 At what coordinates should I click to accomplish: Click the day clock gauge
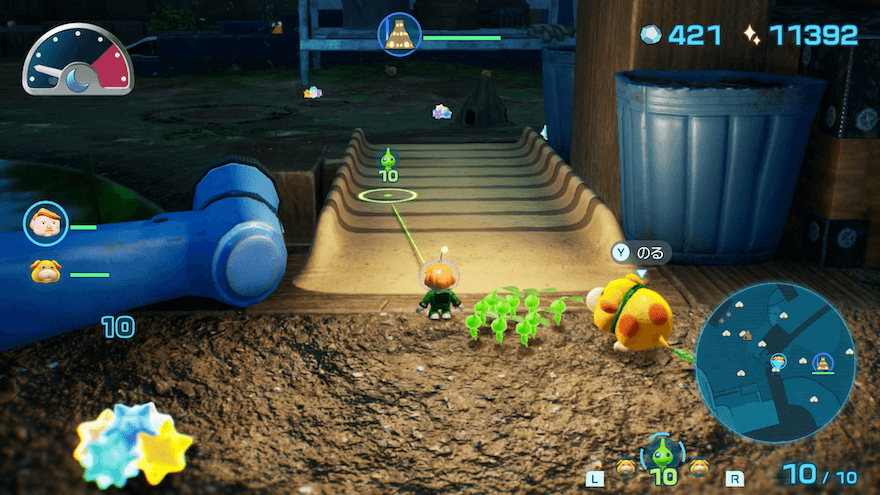pyautogui.click(x=78, y=64)
